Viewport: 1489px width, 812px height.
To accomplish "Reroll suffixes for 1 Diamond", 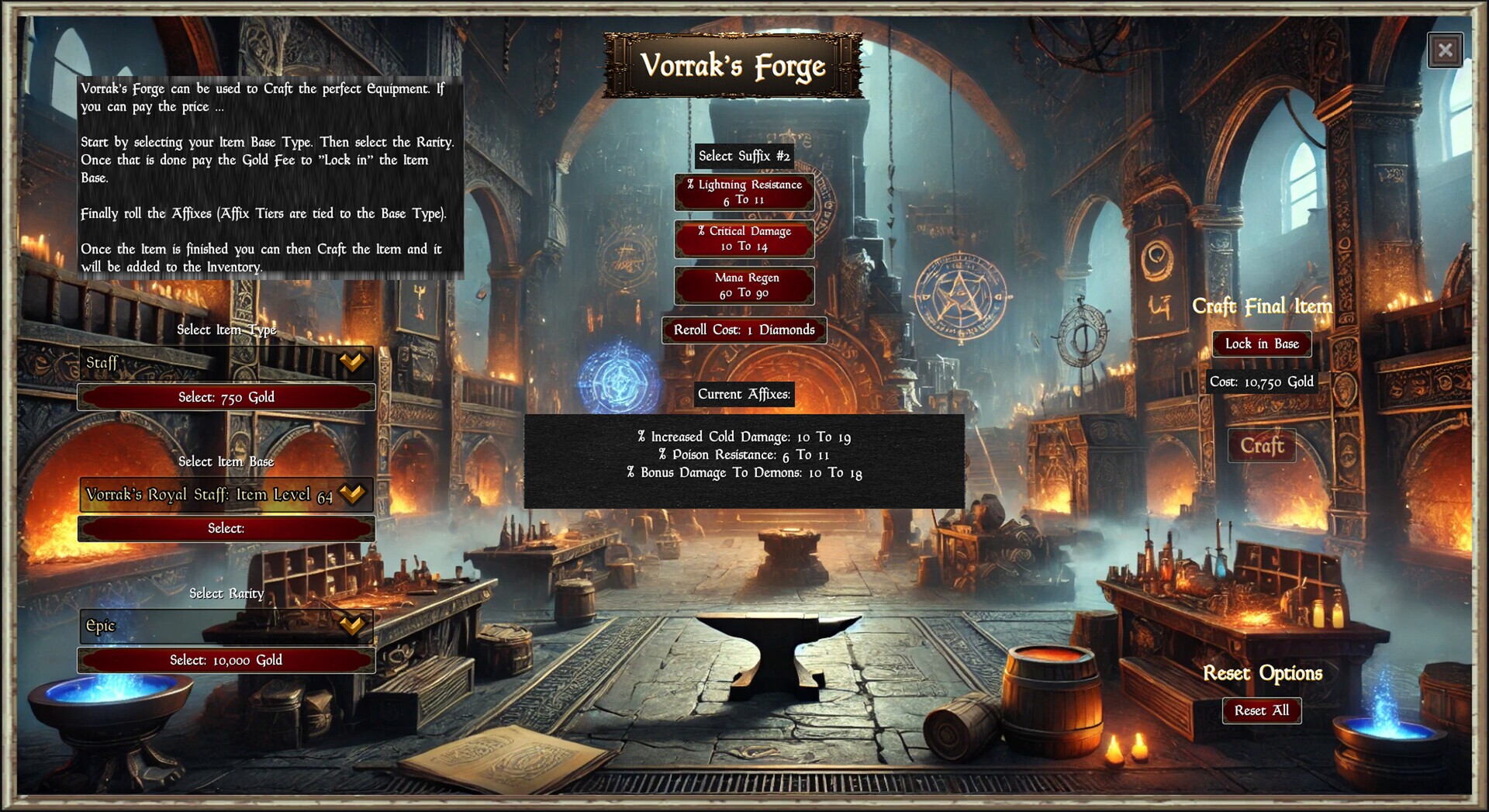I will point(744,330).
